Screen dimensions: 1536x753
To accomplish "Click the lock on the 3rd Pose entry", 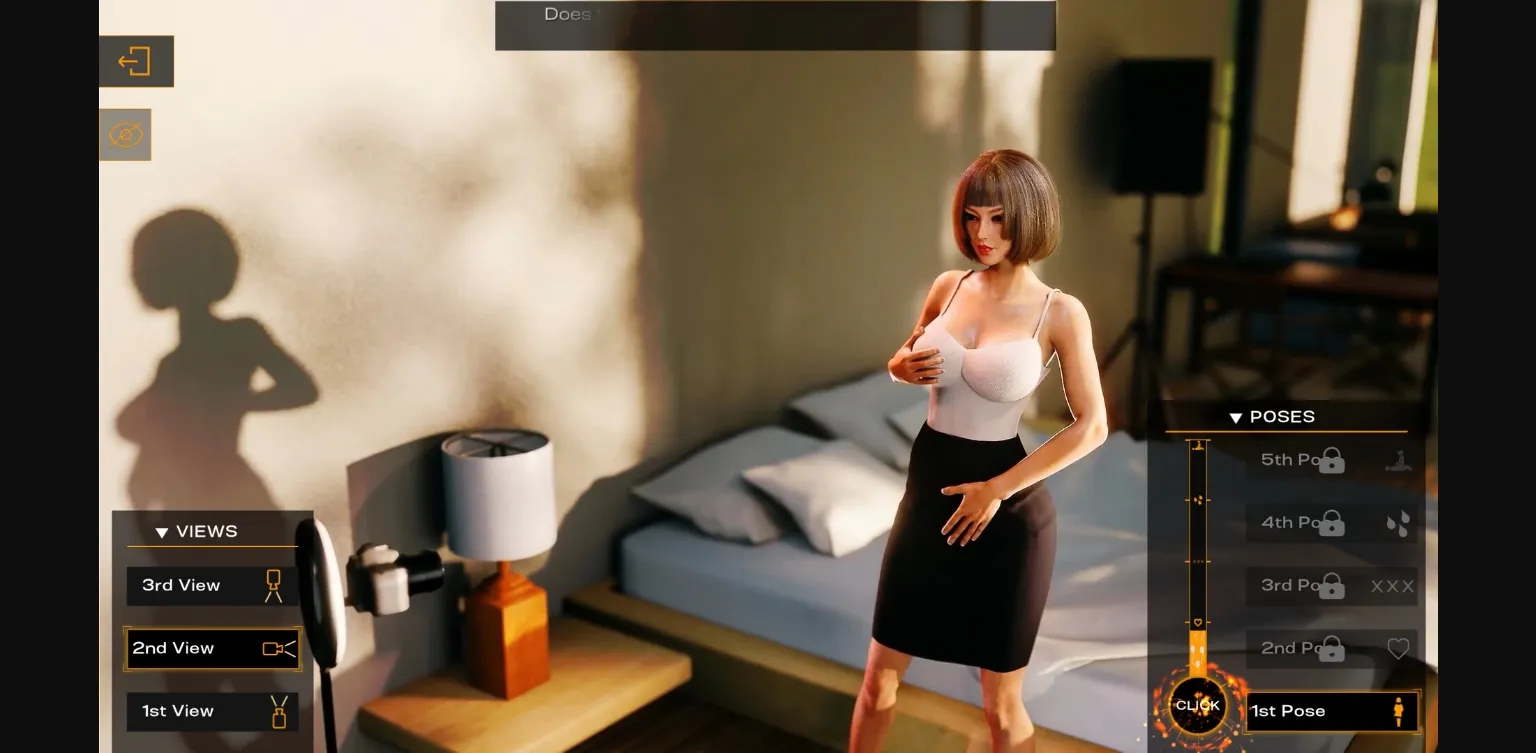I will pos(1331,586).
